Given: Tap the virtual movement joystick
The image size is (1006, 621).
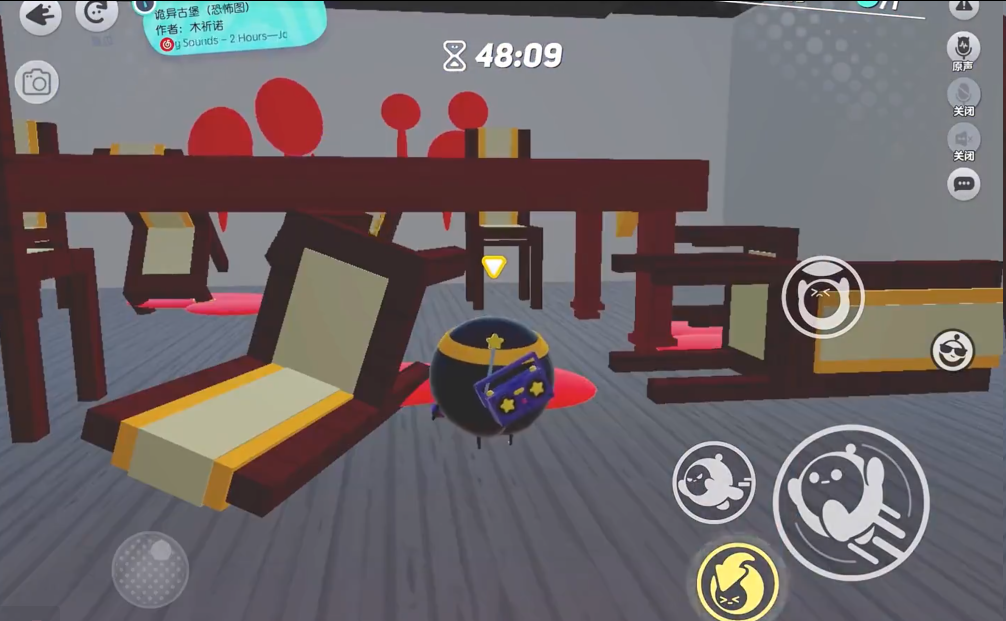Looking at the screenshot, I should coord(150,570).
